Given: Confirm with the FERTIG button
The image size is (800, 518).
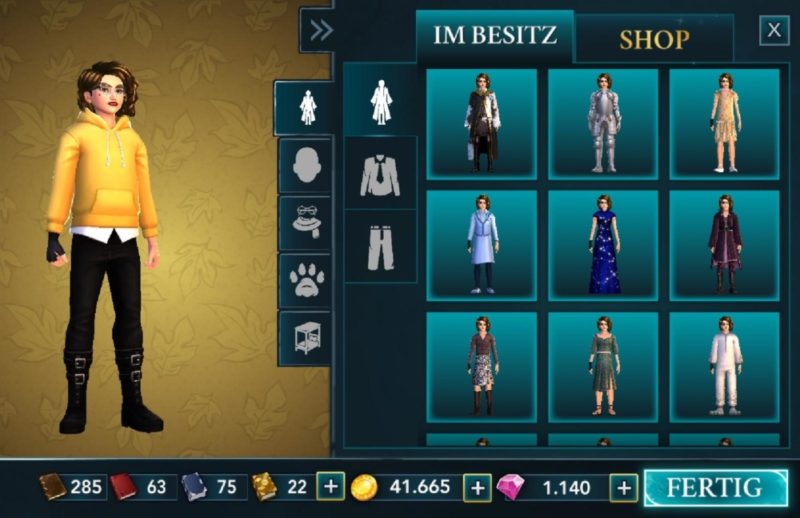Looking at the screenshot, I should [x=715, y=488].
